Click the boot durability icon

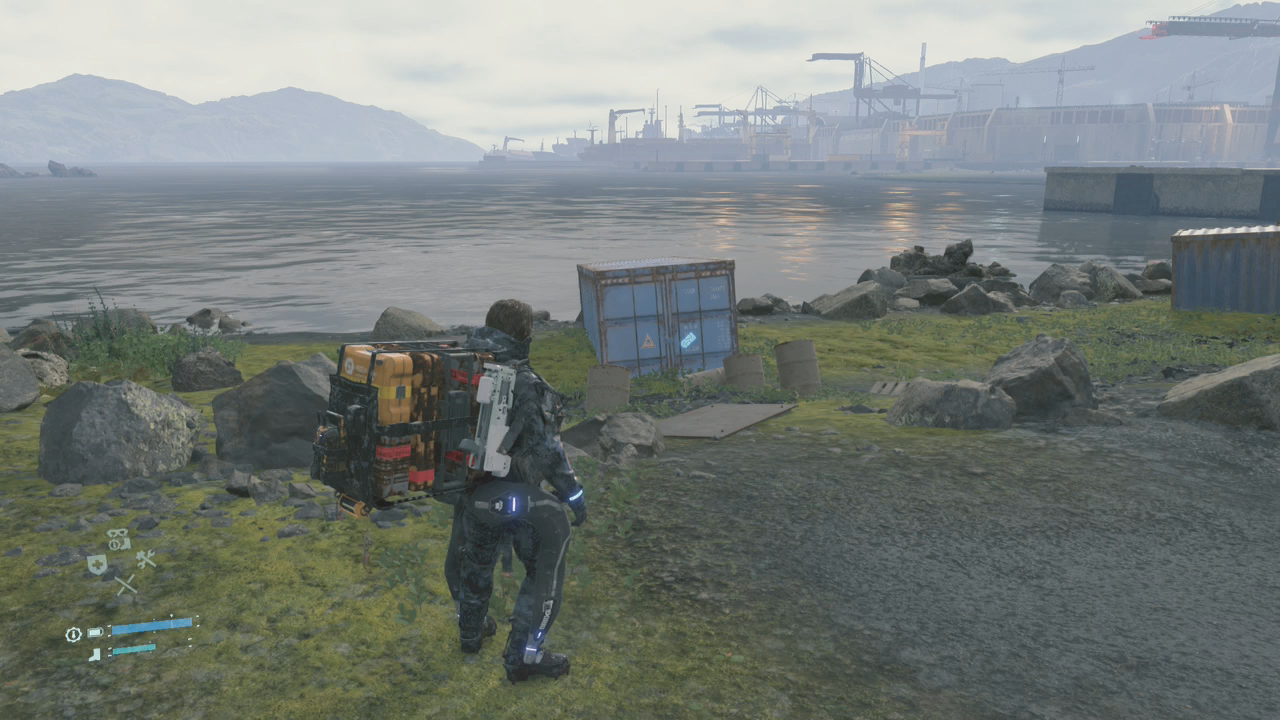click(94, 654)
